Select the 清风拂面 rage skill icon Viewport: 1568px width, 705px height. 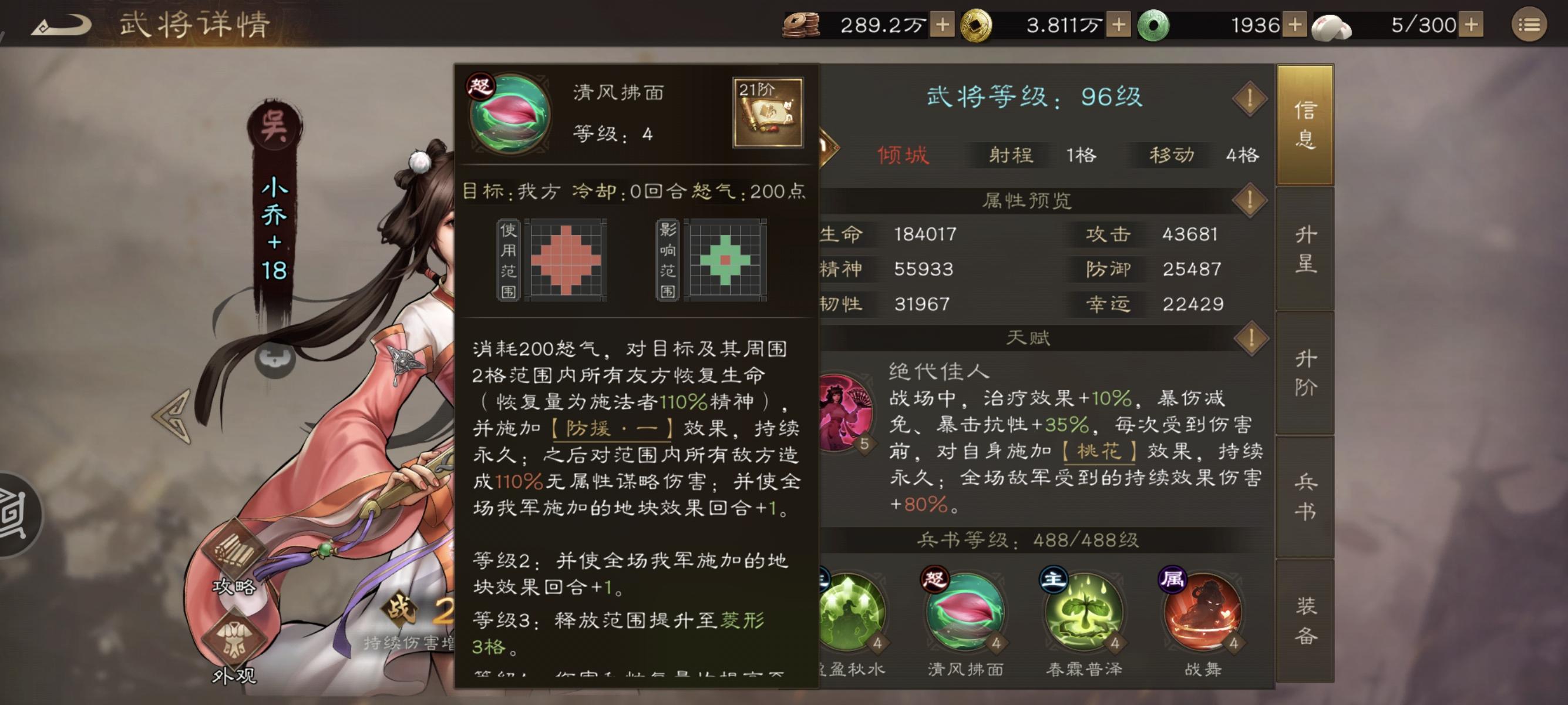[967, 615]
